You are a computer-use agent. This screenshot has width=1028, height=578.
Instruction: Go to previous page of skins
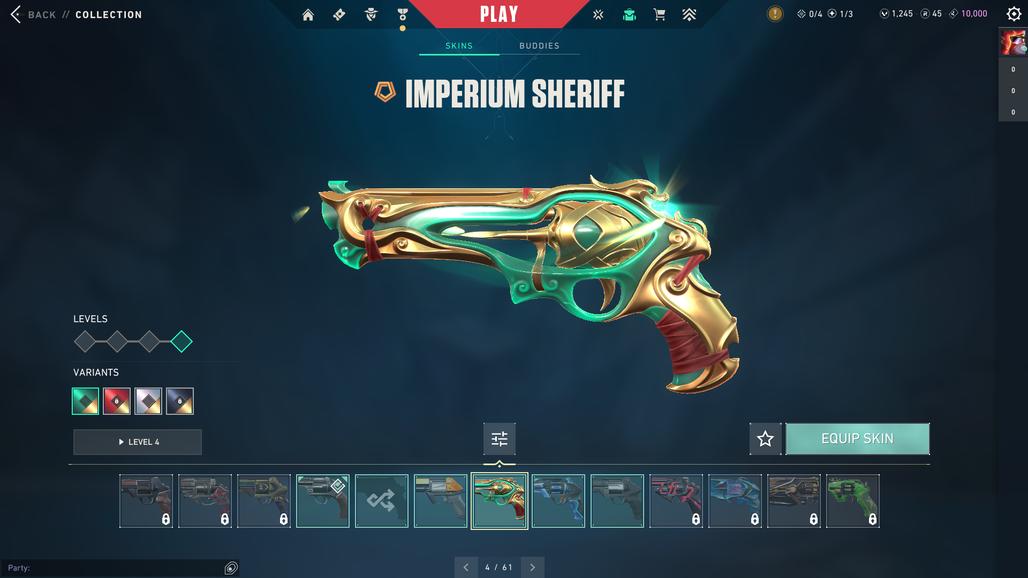pyautogui.click(x=466, y=567)
